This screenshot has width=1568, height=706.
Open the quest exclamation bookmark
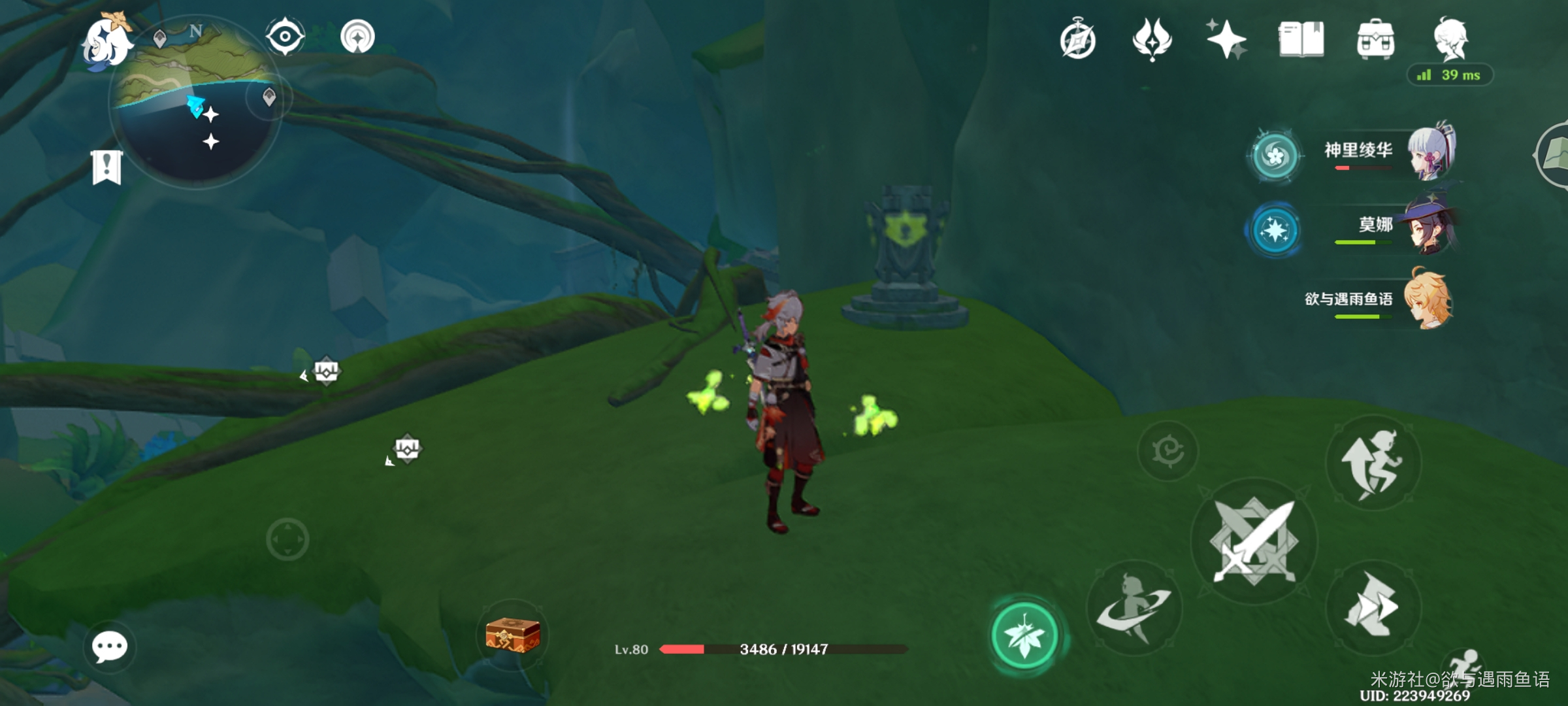point(106,167)
